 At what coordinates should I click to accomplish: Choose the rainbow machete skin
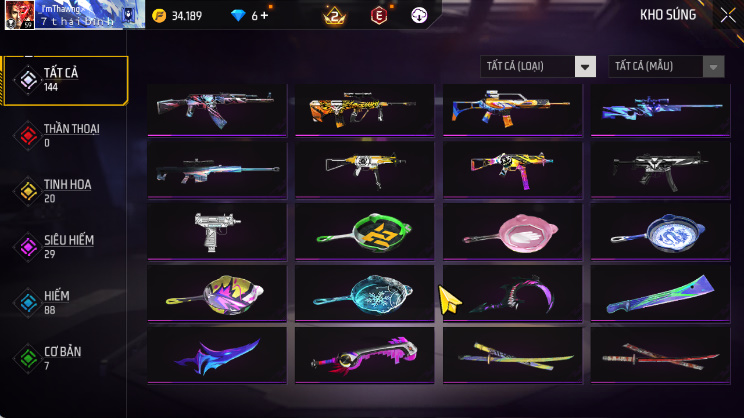click(x=661, y=292)
